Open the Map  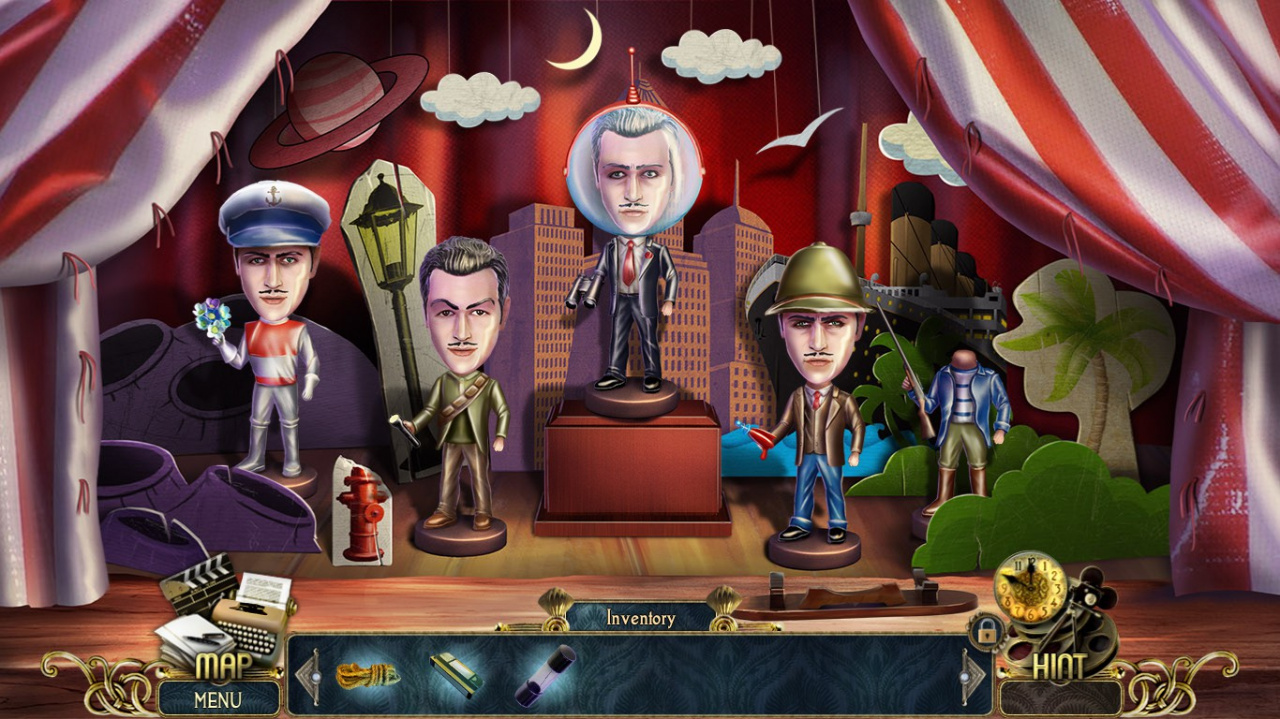pyautogui.click(x=223, y=666)
